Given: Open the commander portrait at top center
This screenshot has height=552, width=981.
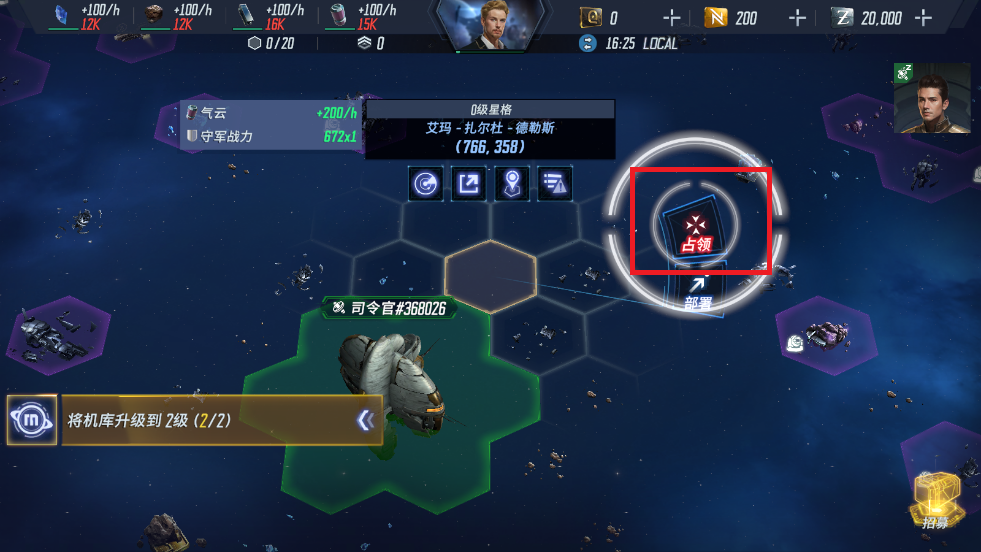Looking at the screenshot, I should point(489,26).
